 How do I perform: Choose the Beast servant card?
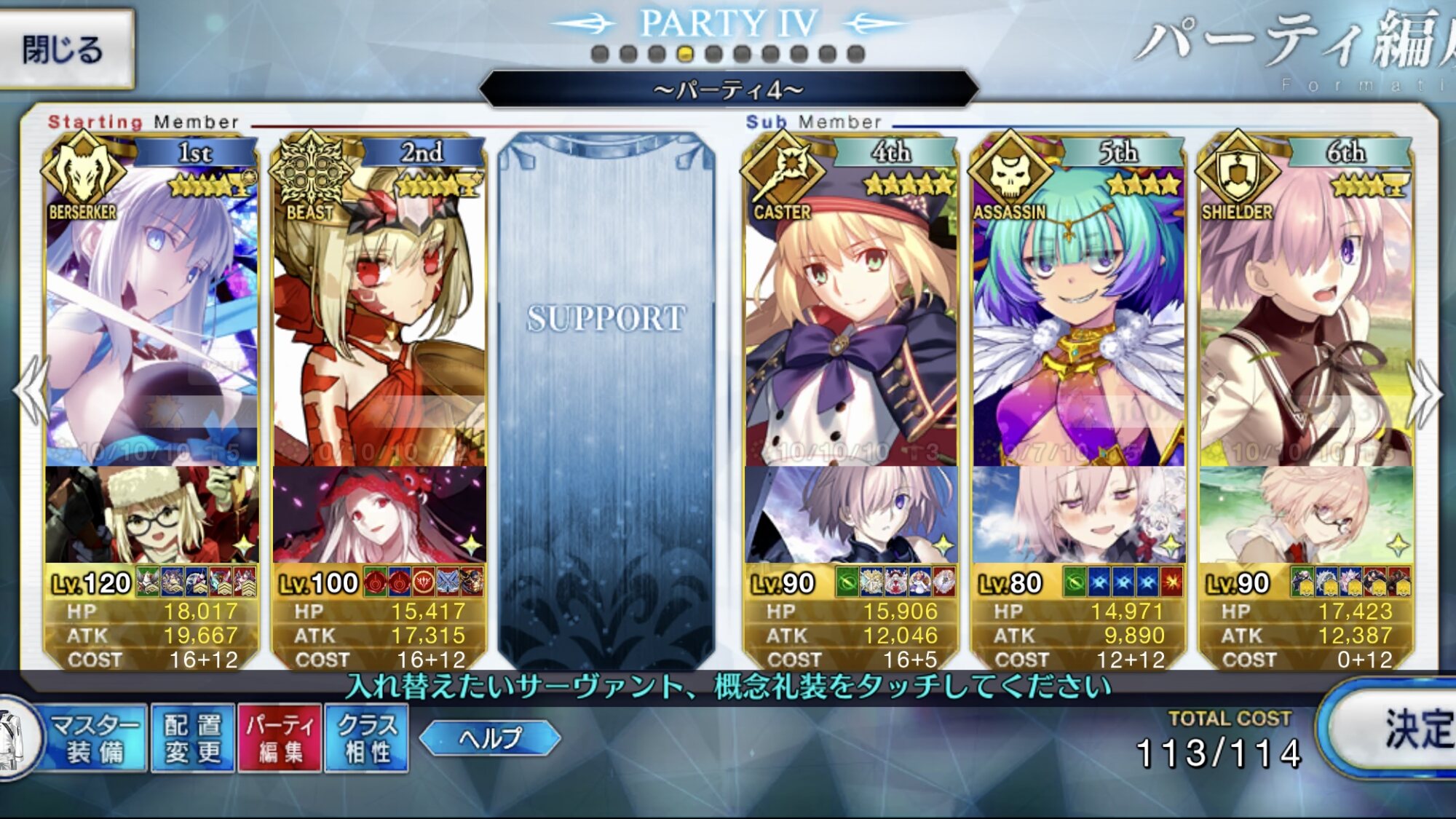[379, 306]
